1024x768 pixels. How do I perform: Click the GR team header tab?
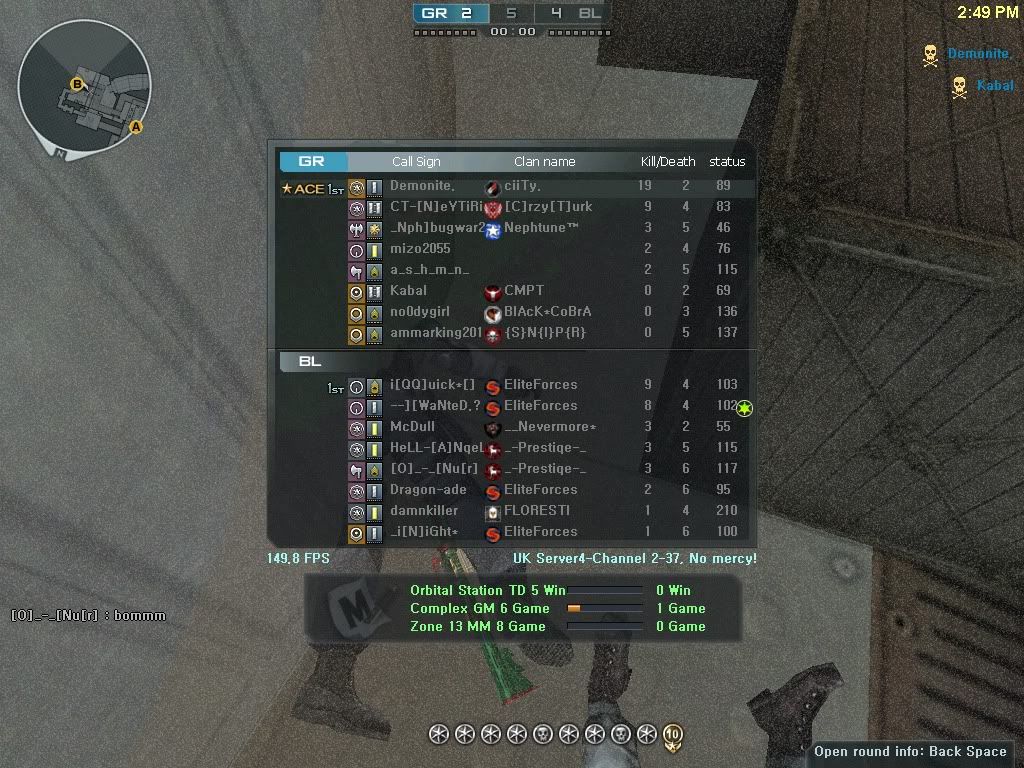tap(312, 161)
